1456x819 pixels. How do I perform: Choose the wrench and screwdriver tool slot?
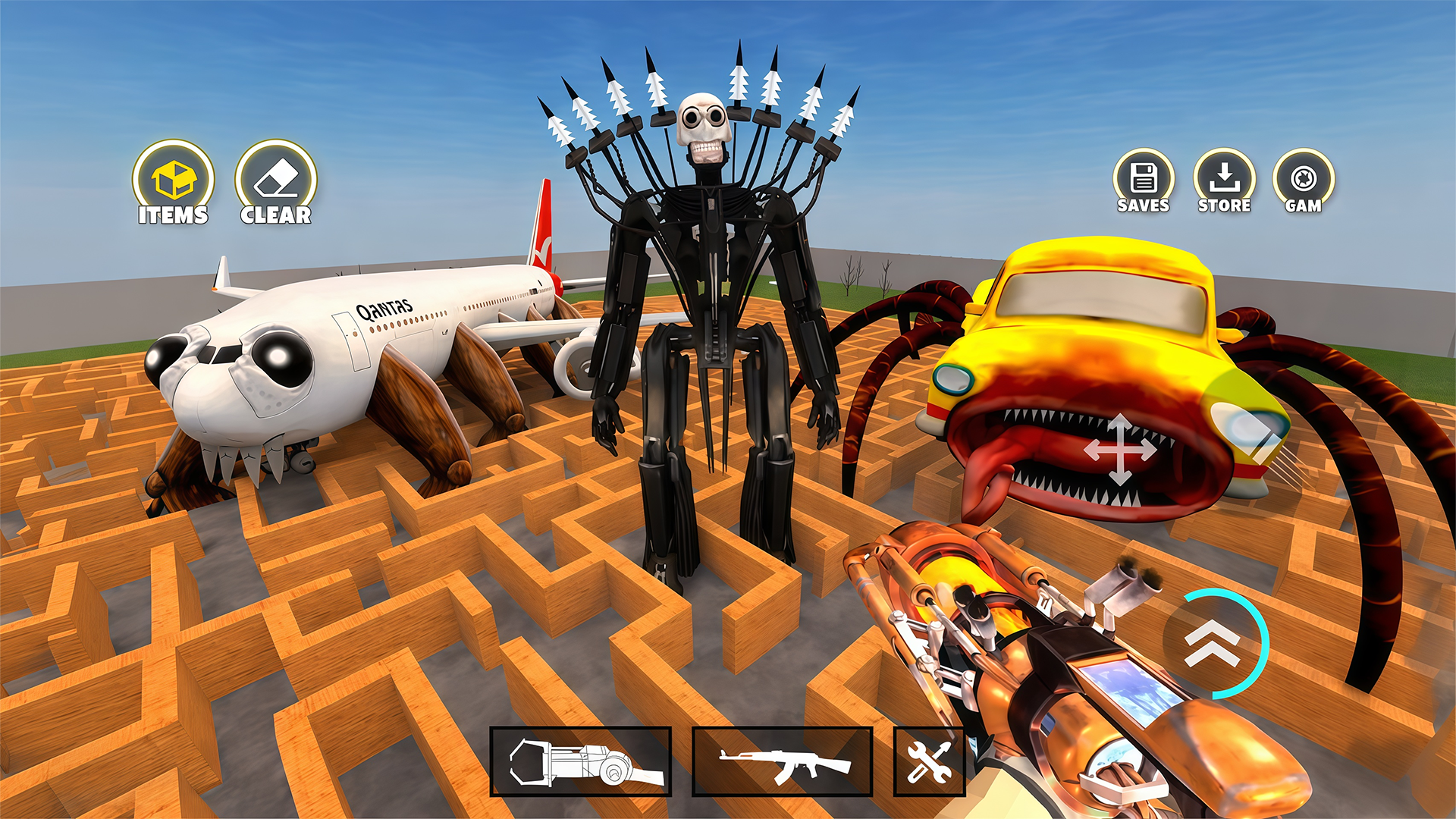(928, 761)
